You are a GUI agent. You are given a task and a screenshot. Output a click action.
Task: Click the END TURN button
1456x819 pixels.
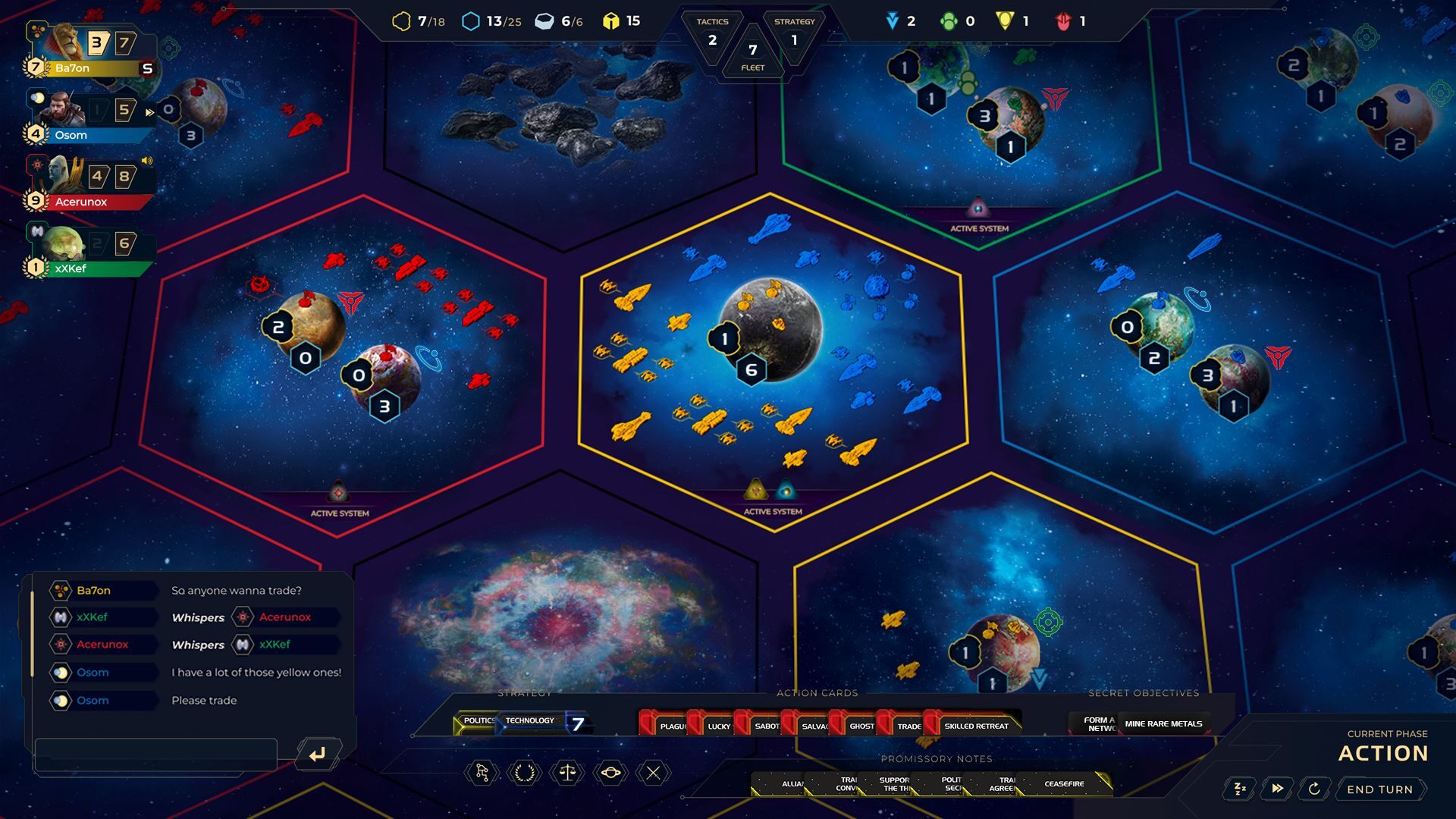tap(1379, 789)
